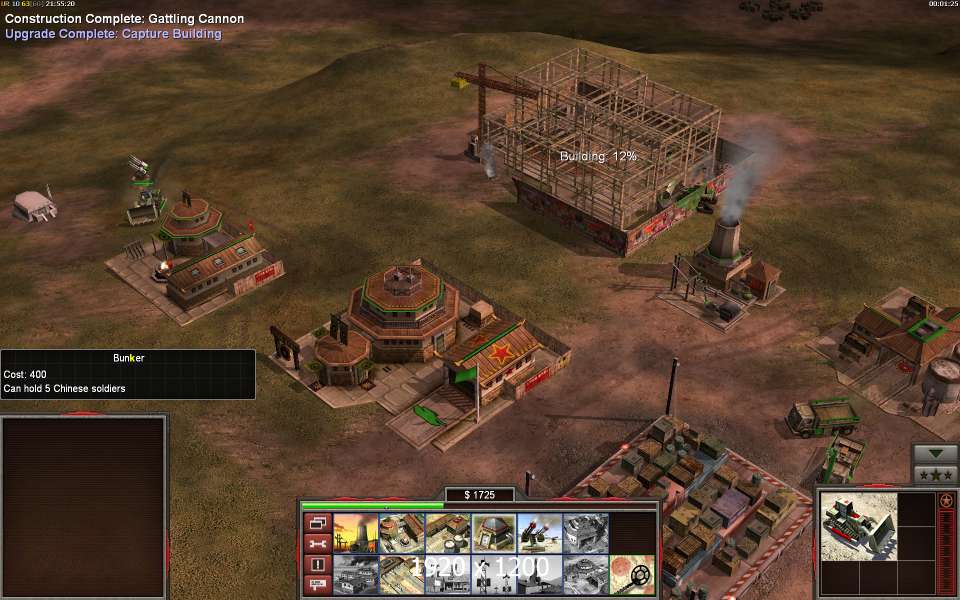This screenshot has width=960, height=600.
Task: Collapse the control bar with the down arrow
Action: (x=935, y=453)
